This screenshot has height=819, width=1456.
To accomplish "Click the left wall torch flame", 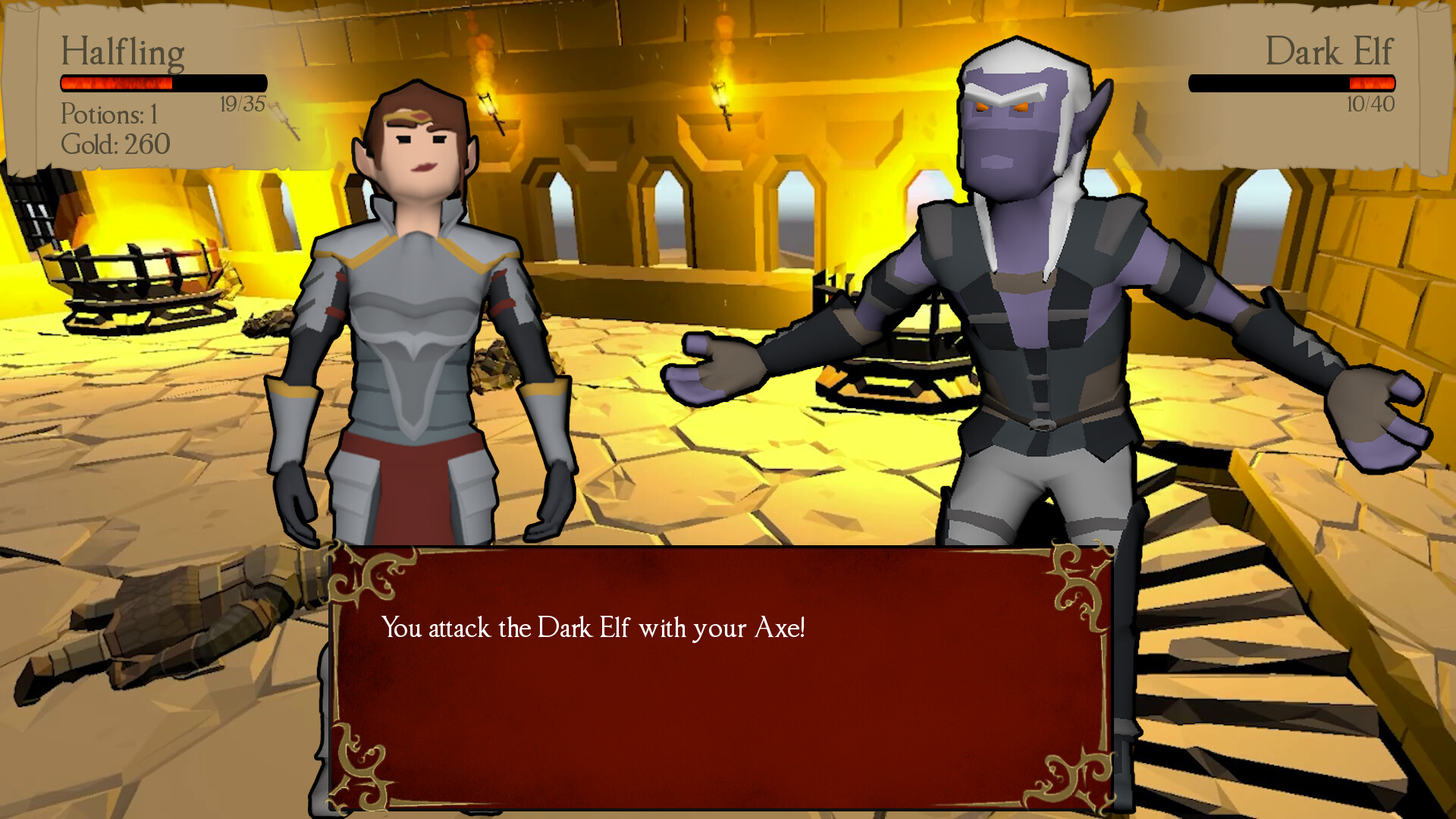I will [485, 83].
